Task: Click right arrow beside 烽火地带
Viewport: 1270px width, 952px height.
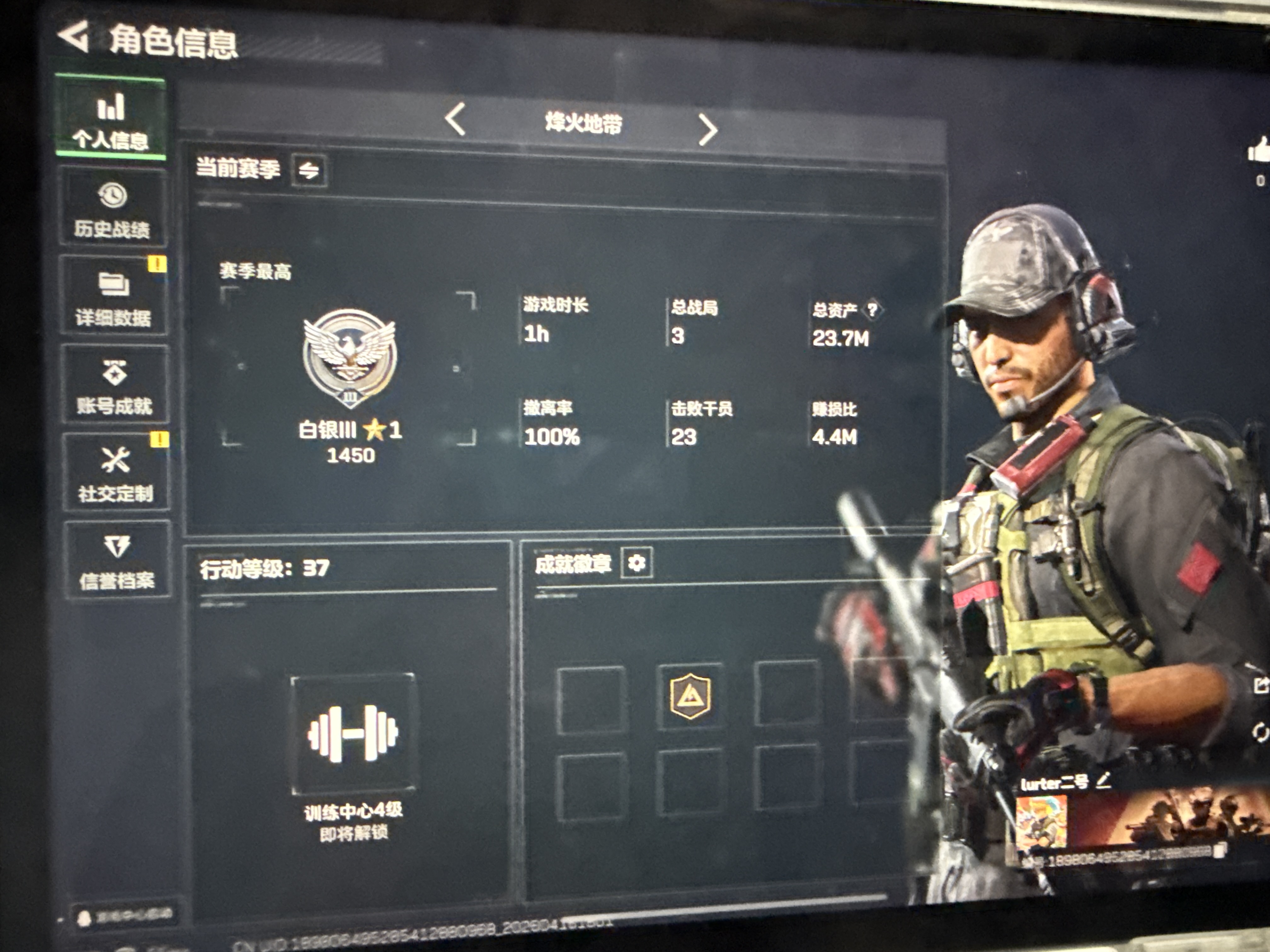Action: [710, 127]
